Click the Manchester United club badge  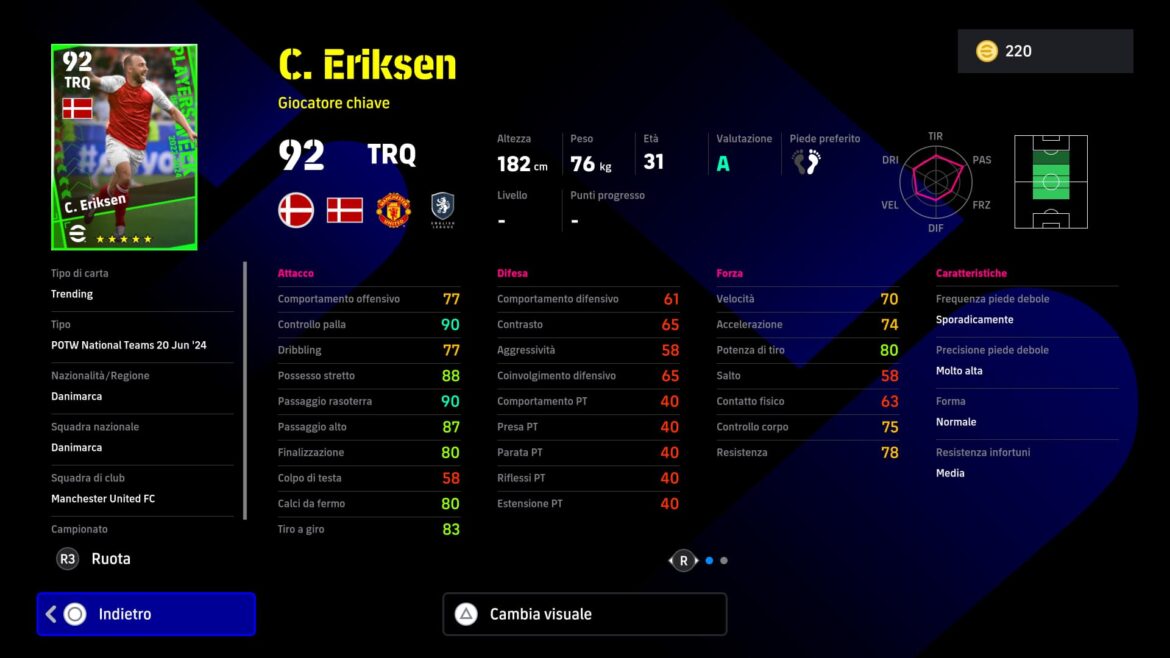(x=393, y=210)
